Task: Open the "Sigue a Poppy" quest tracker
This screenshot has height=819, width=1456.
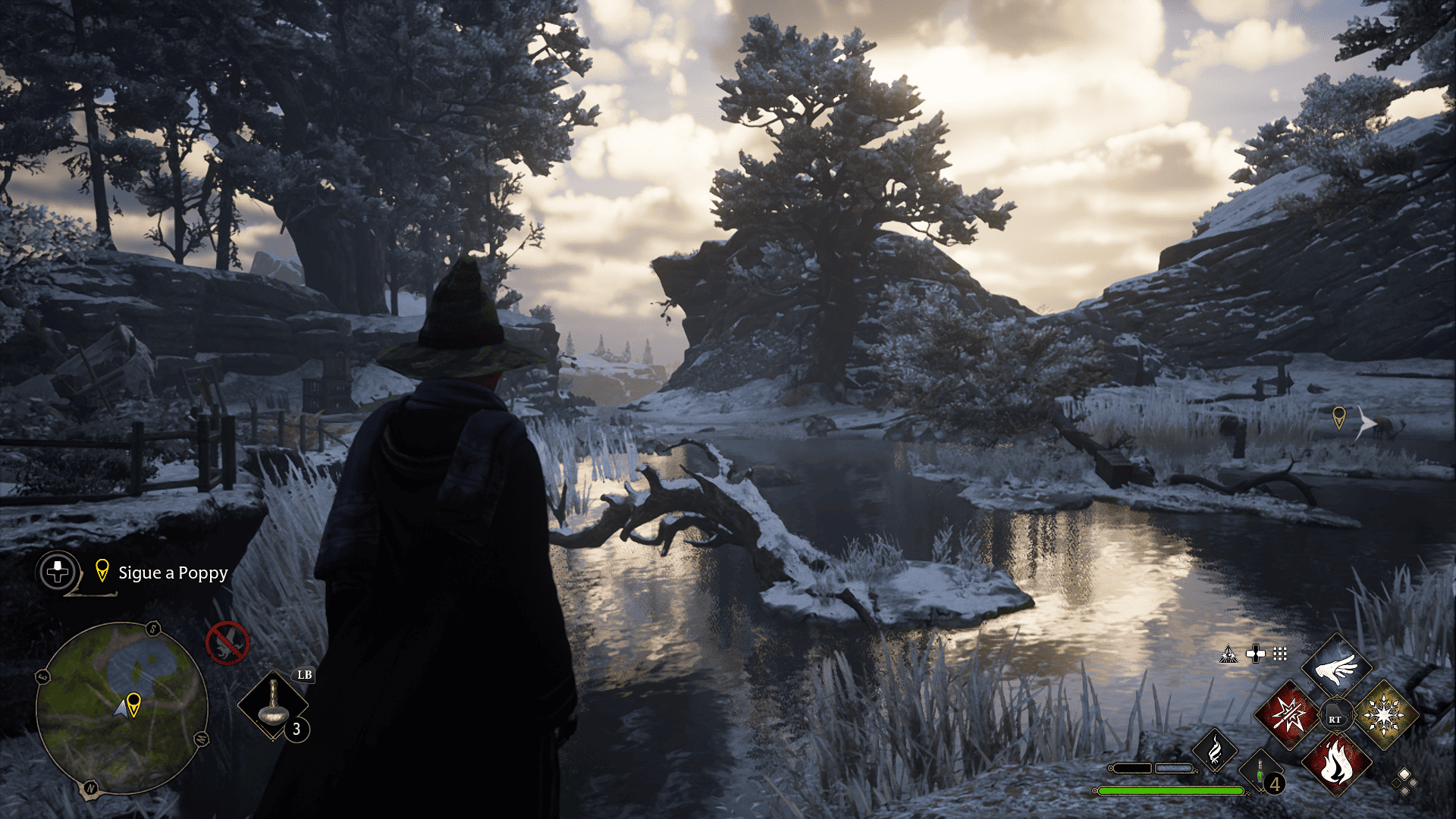Action: pyautogui.click(x=172, y=573)
